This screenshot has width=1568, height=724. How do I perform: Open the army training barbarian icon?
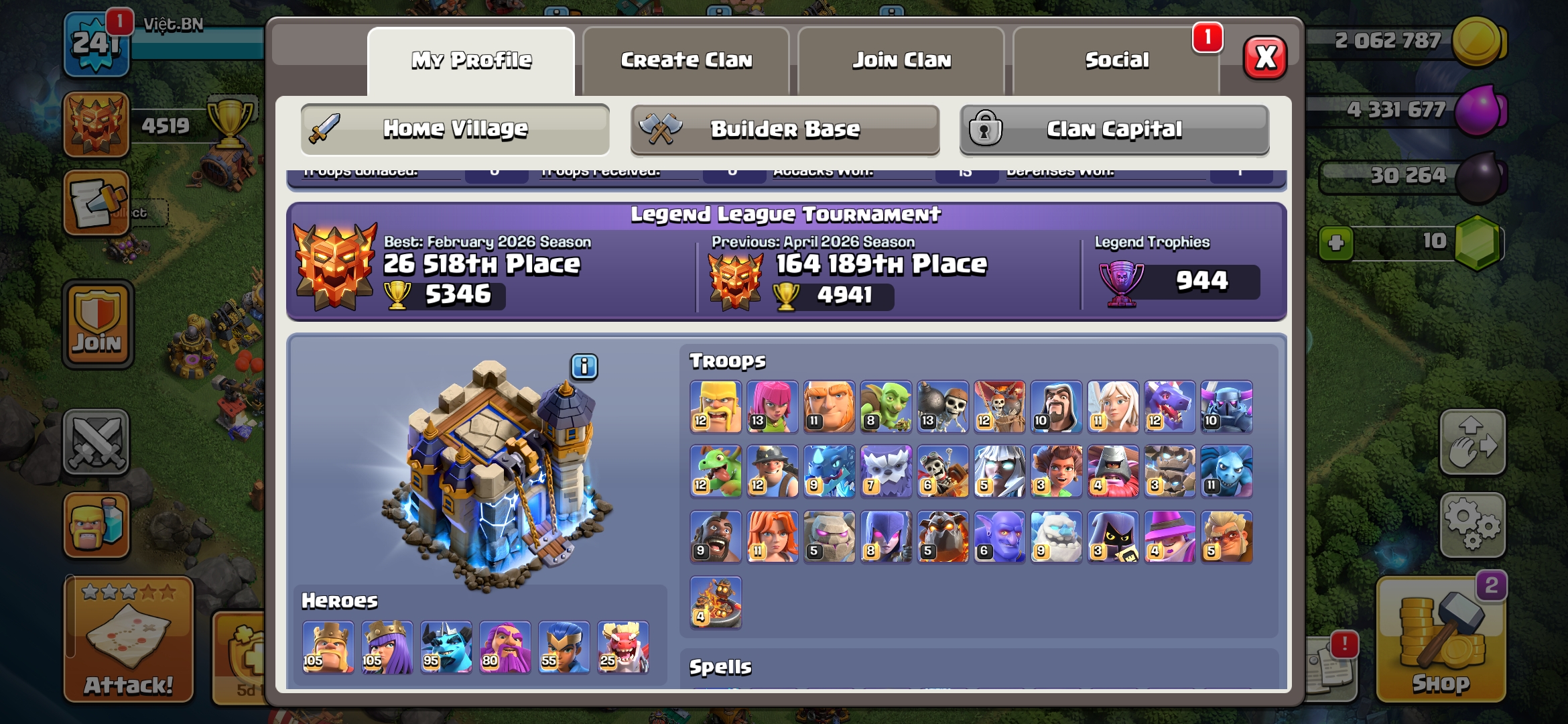pyautogui.click(x=96, y=525)
